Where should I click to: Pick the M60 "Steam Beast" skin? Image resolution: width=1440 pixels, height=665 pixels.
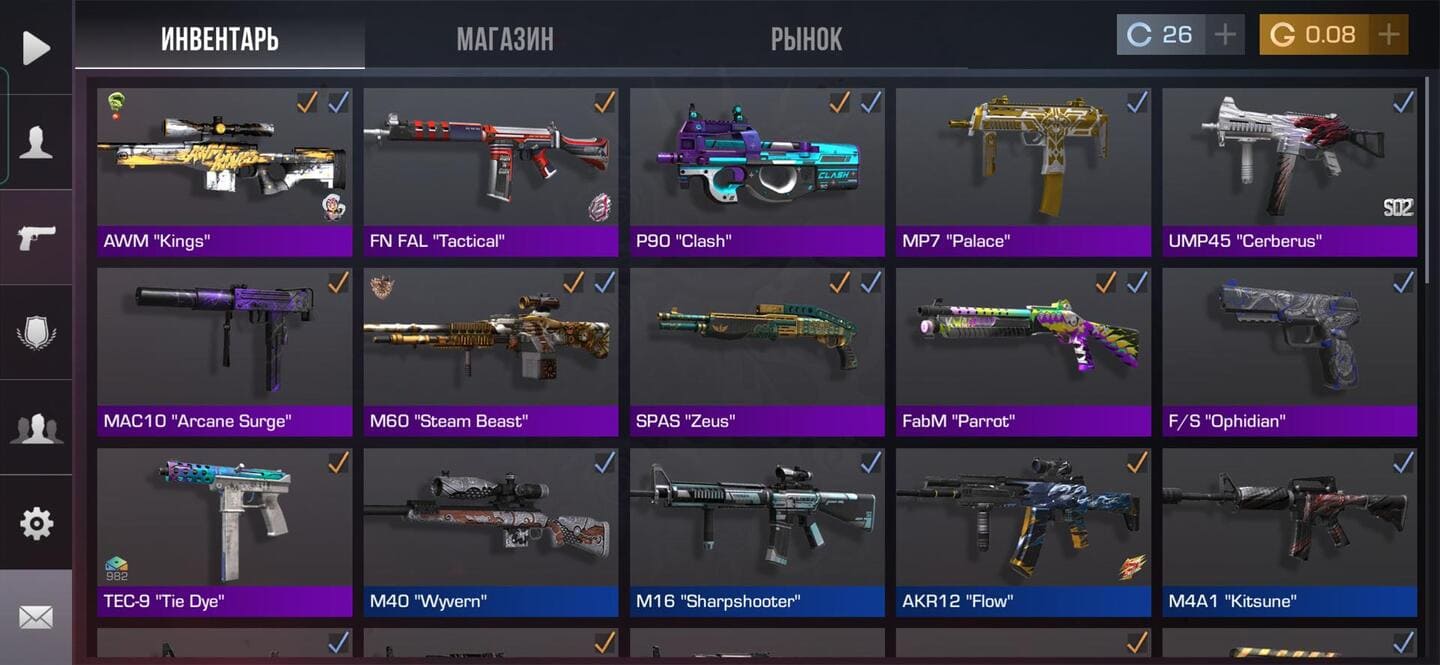click(490, 340)
